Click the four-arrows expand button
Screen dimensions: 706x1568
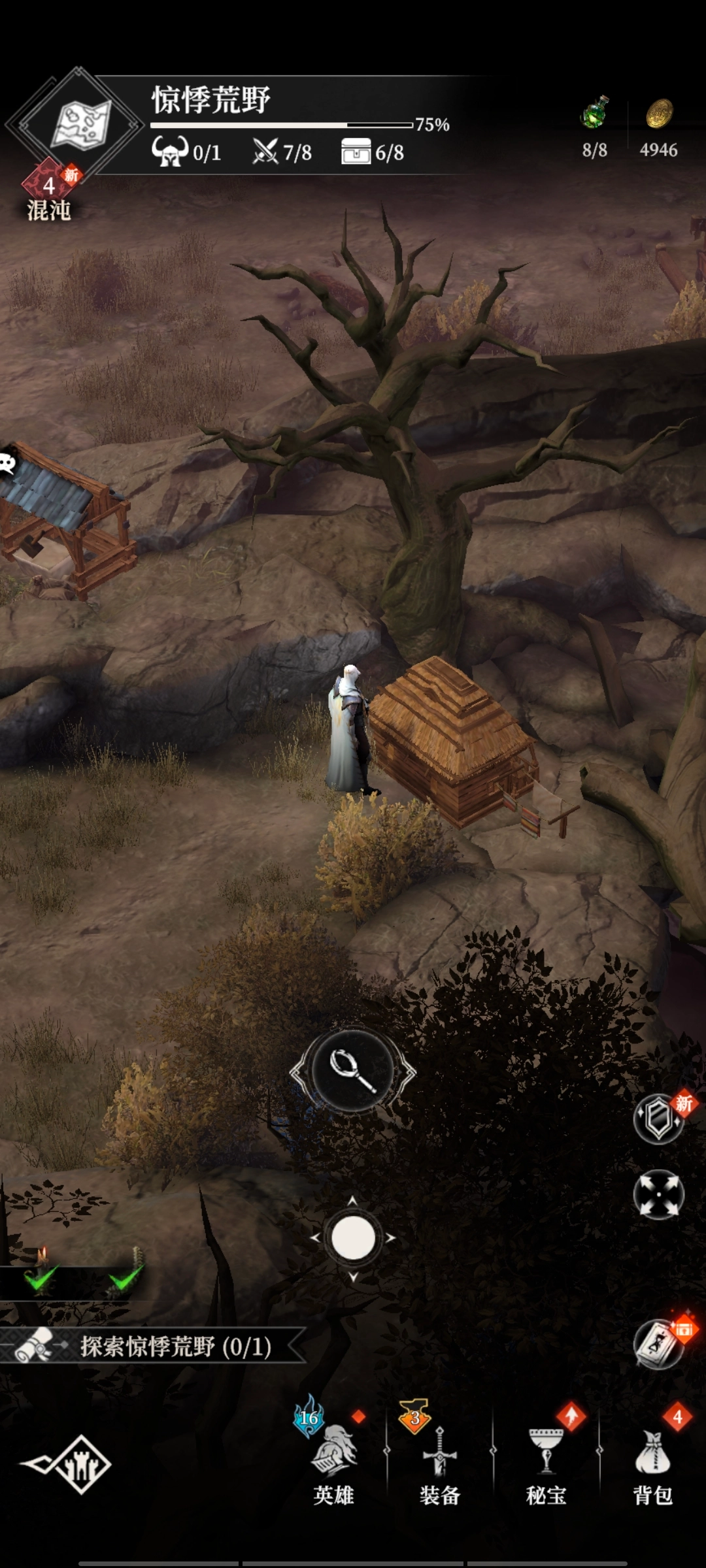658,1194
